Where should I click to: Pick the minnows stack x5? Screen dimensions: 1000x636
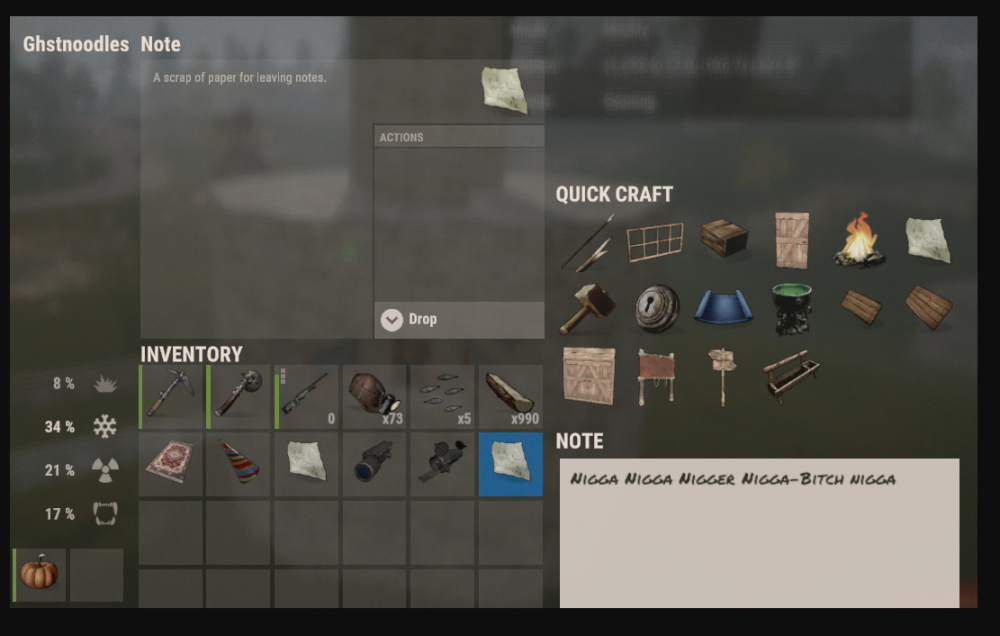(442, 396)
